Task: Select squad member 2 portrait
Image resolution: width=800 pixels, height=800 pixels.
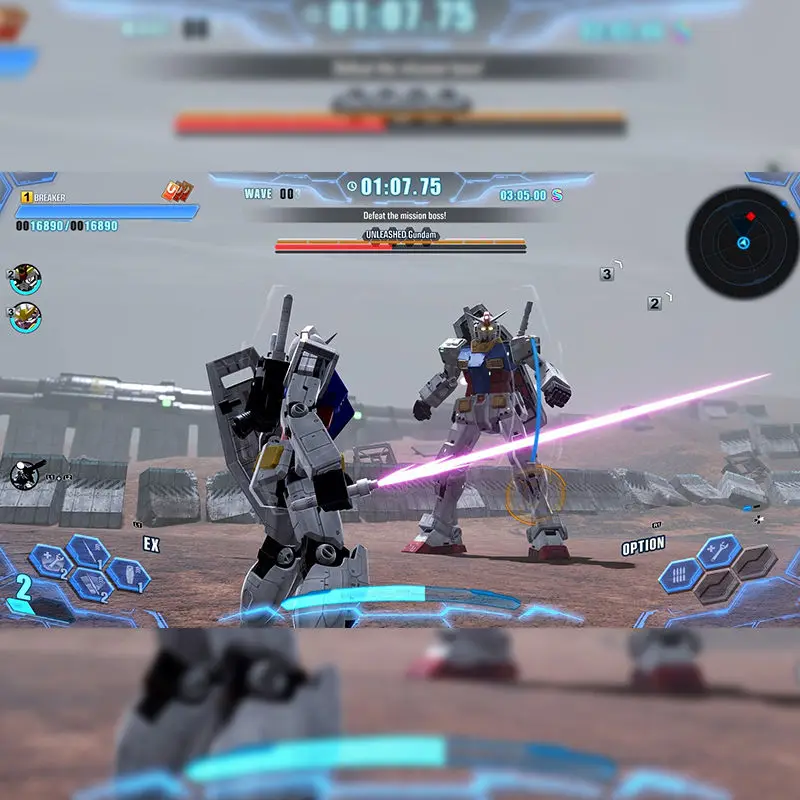Action: point(25,278)
